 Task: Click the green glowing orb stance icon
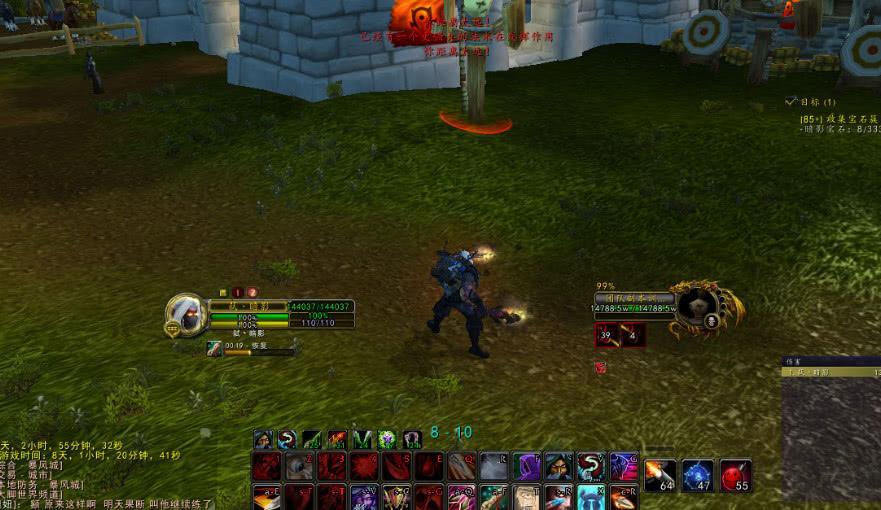coord(387,439)
